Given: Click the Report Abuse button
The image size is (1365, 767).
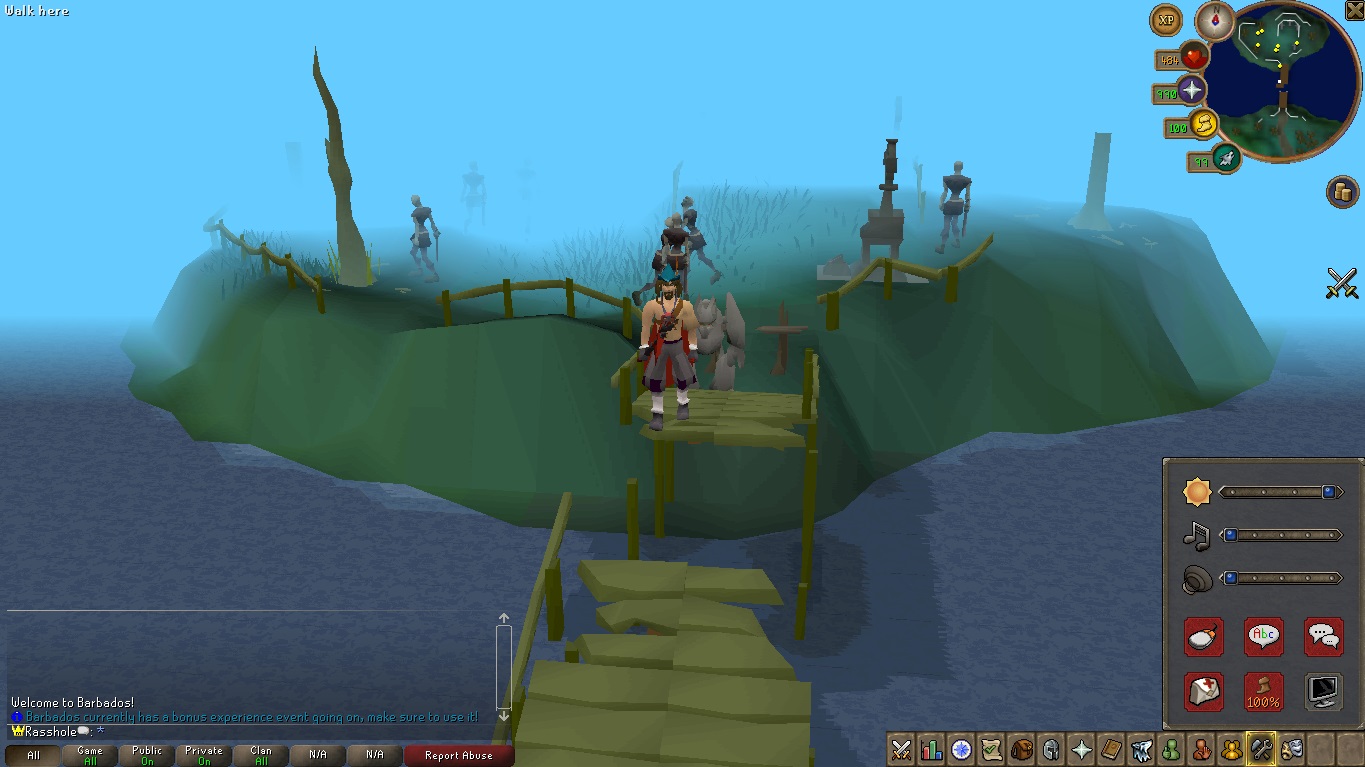Looking at the screenshot, I should click(459, 756).
